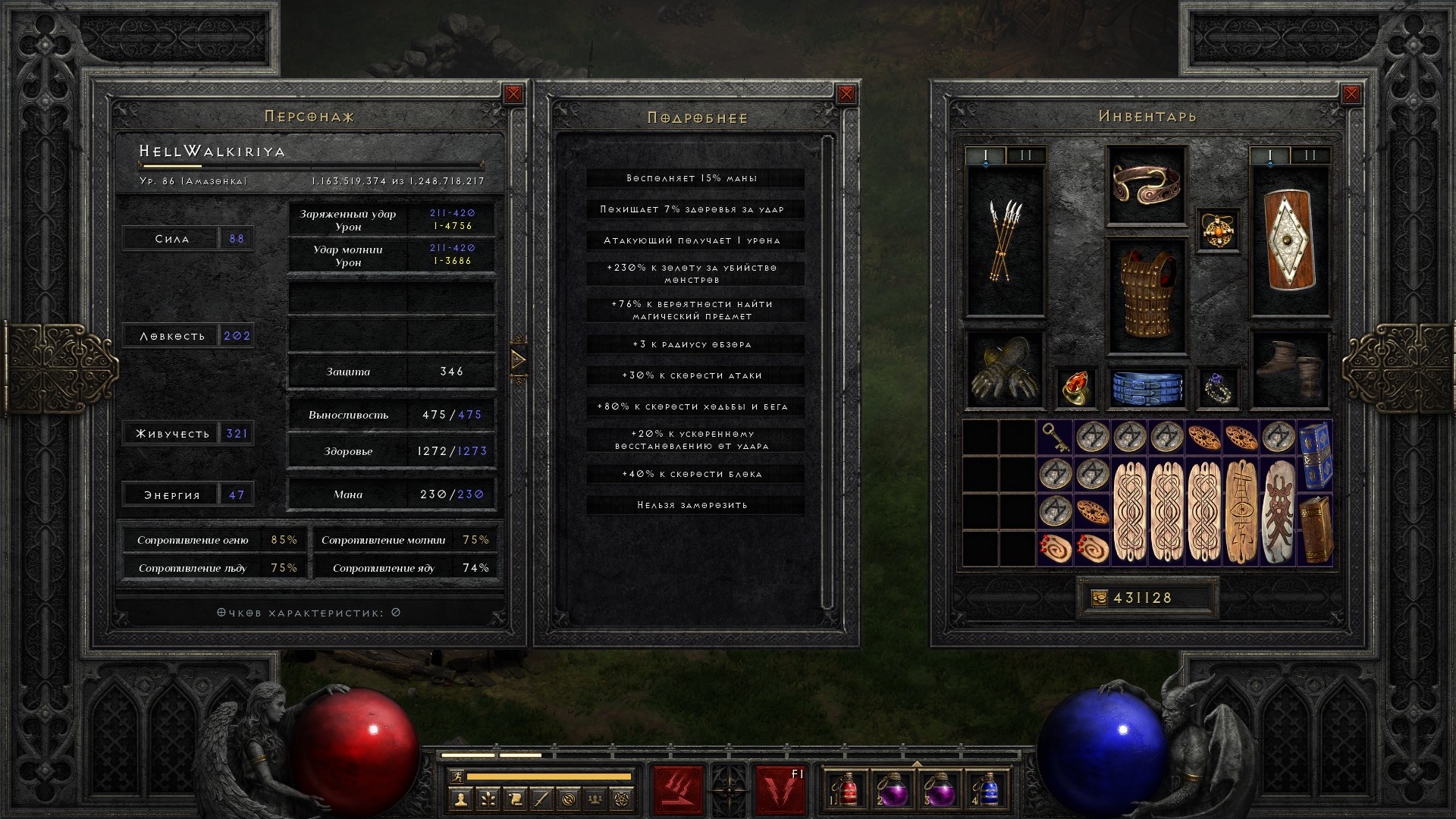Pick up the key in inventory
This screenshot has width=1456, height=819.
pos(1055,438)
